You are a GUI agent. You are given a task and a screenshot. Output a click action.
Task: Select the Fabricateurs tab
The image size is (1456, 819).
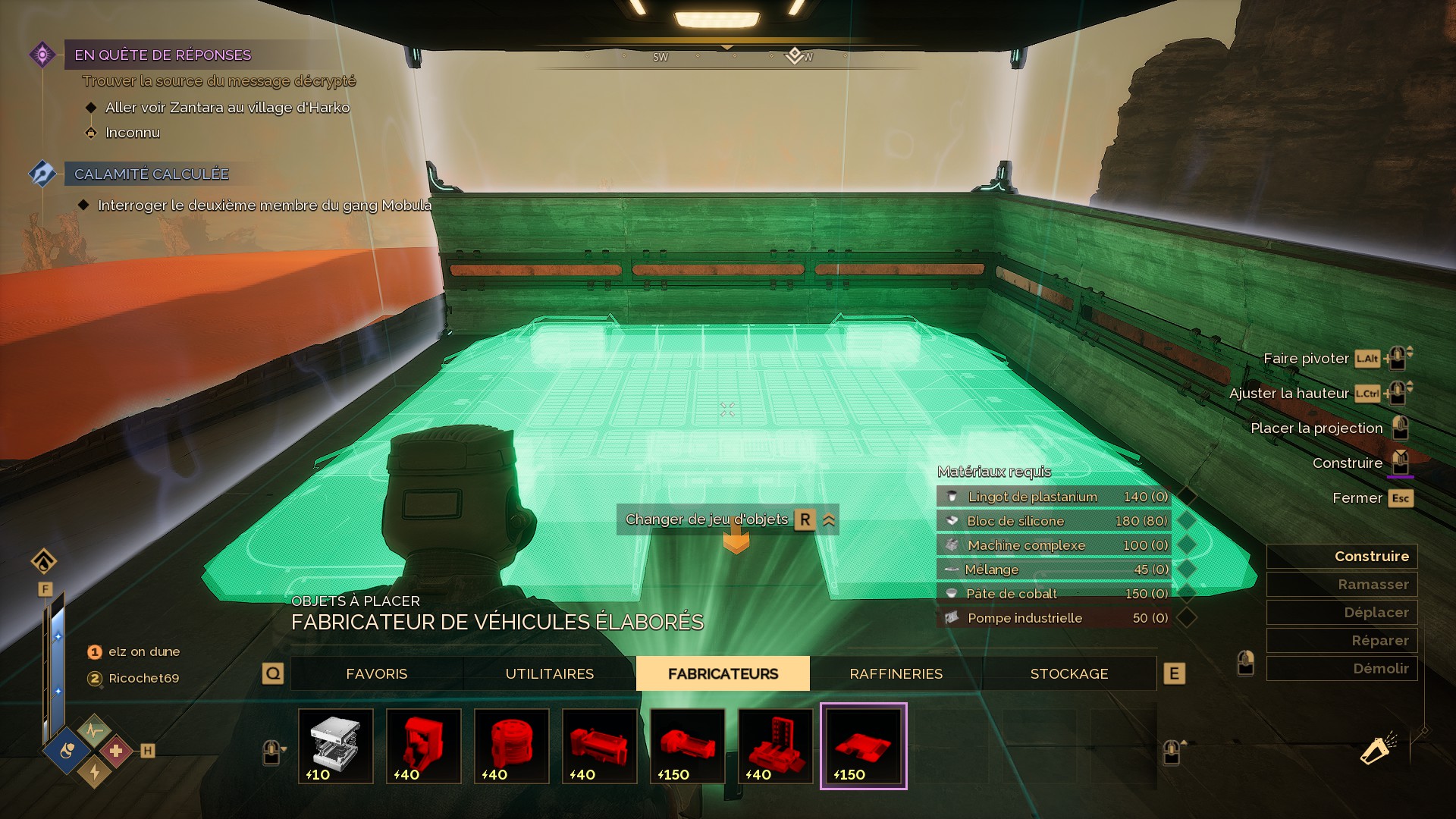pos(723,673)
